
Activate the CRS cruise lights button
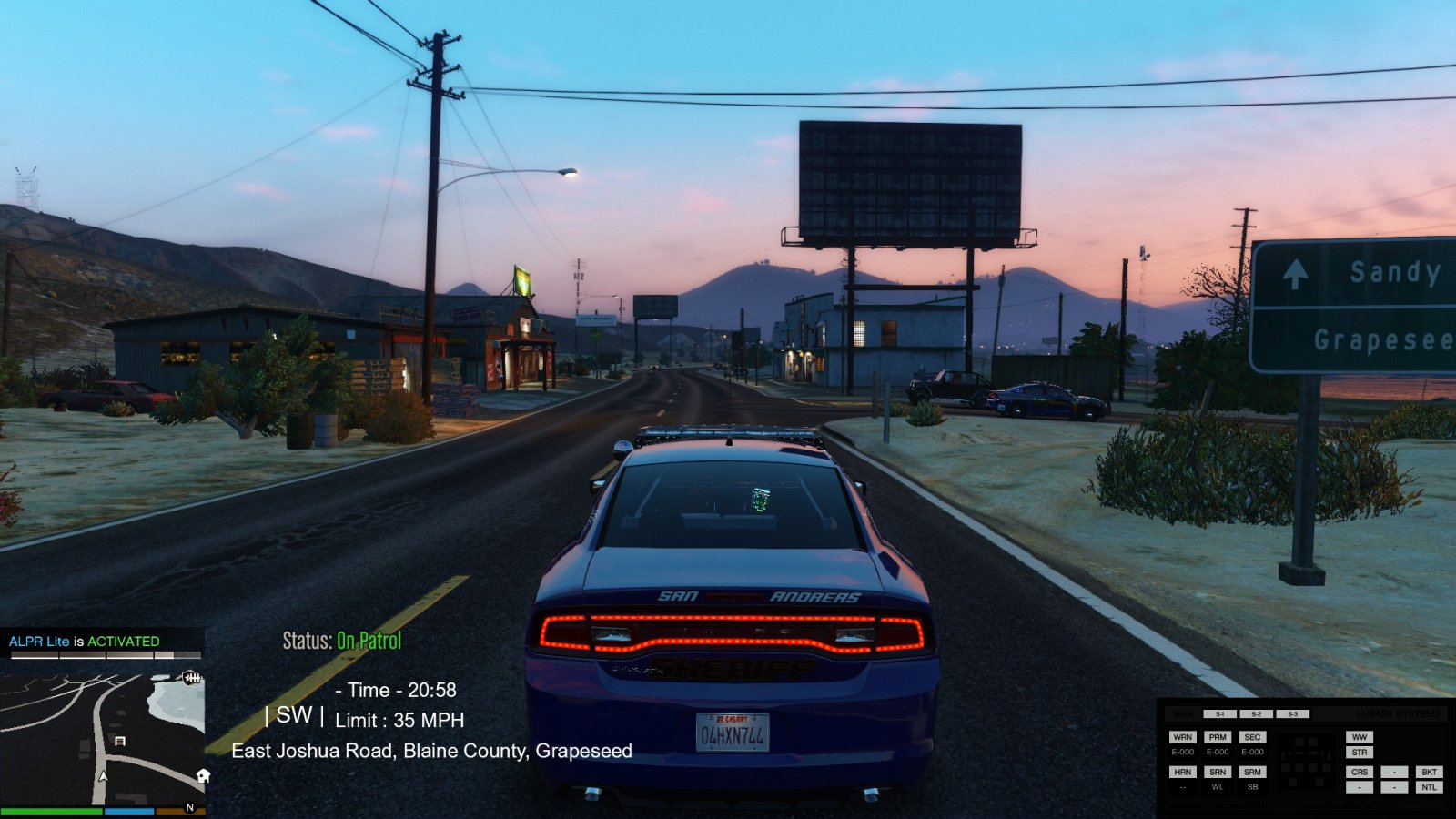click(x=1360, y=772)
